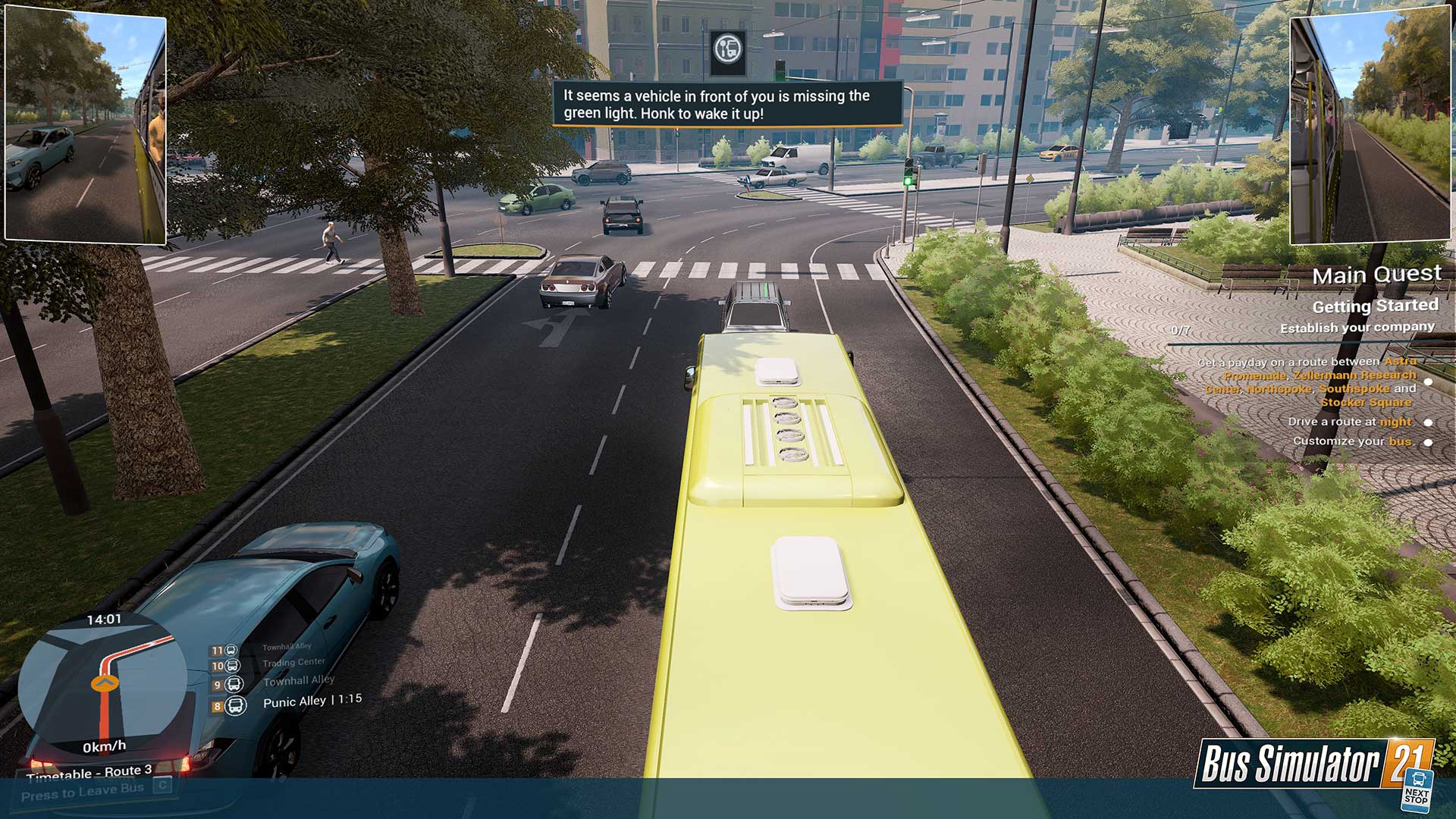Select the Trading Center stop entry
The height and width of the screenshot is (819, 1456).
coord(293,663)
